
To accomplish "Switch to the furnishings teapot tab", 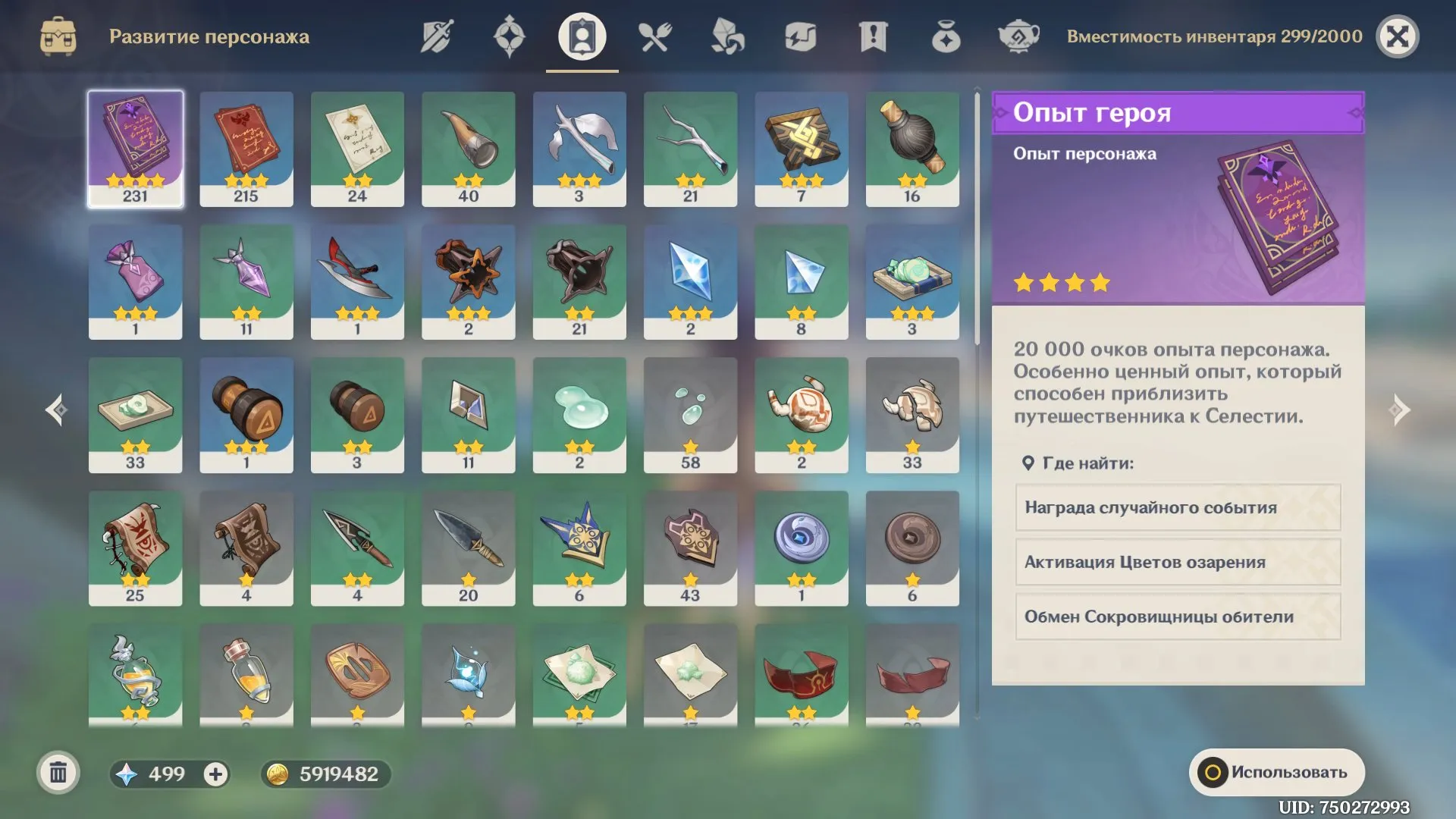I will coord(1018,36).
